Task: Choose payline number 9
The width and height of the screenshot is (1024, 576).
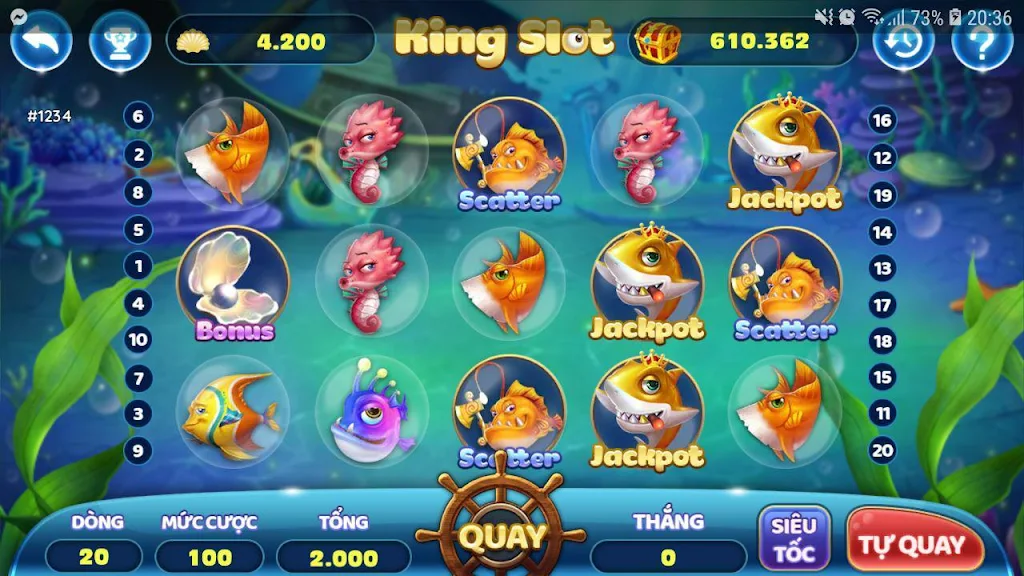Action: pos(138,450)
